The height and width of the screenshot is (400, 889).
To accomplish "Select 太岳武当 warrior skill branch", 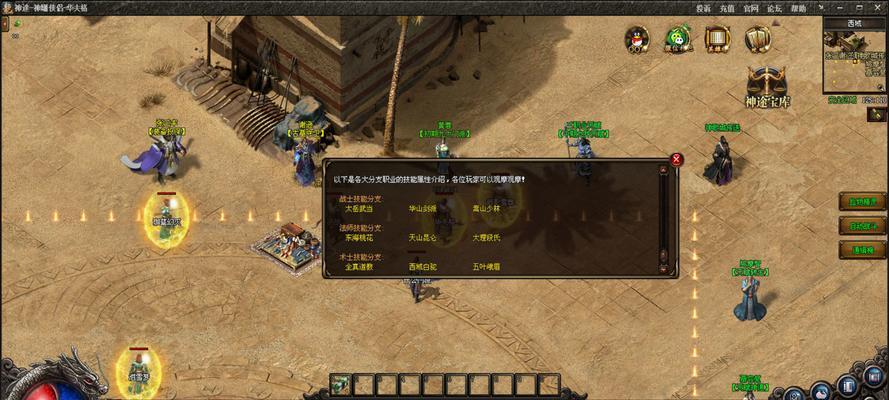I will 359,209.
